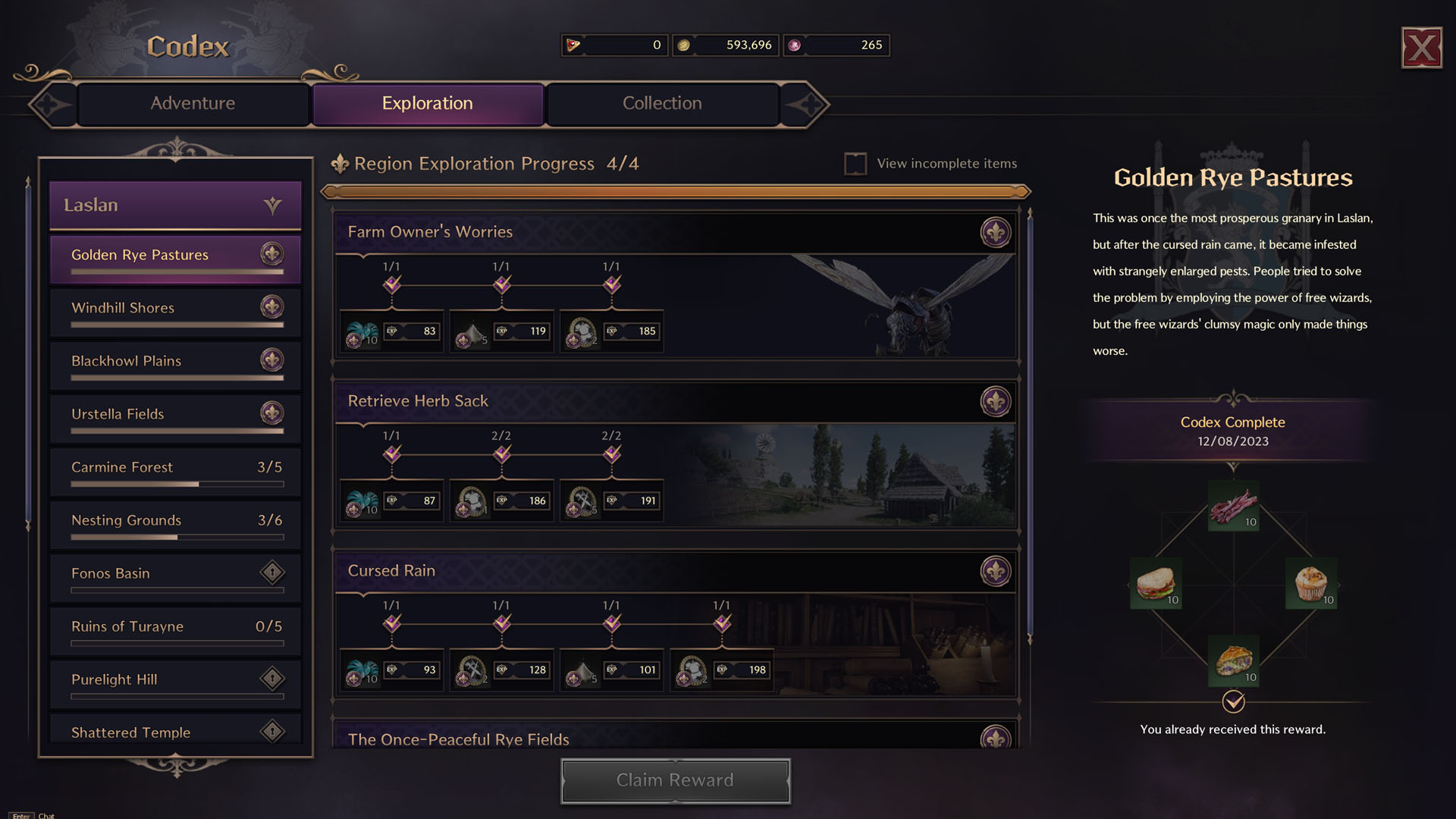Click the pink crystal currency icon
The image size is (1456, 819).
click(x=794, y=45)
